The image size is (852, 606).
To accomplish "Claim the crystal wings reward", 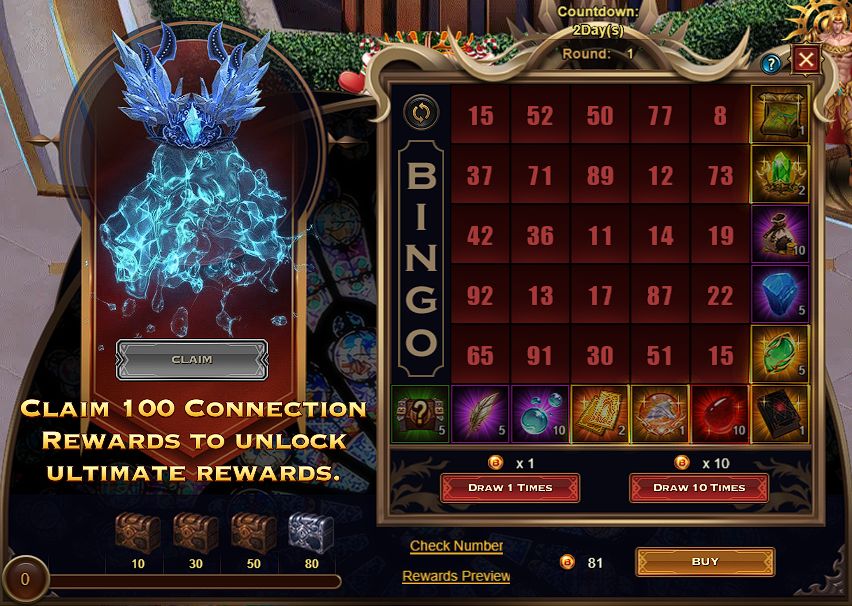I will (x=192, y=359).
